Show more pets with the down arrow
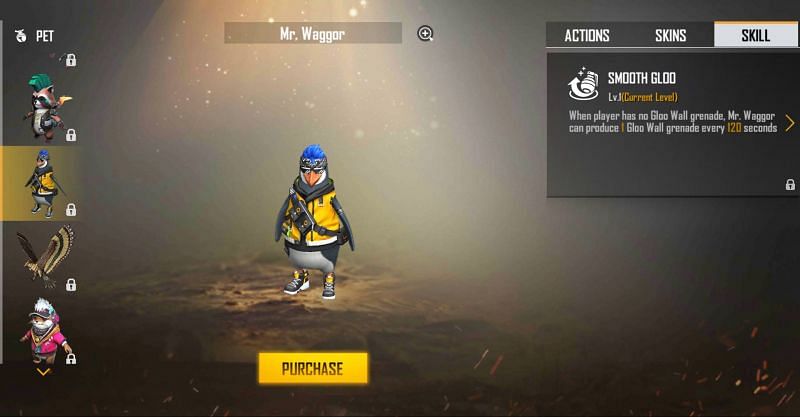The height and width of the screenshot is (417, 800). (x=43, y=371)
